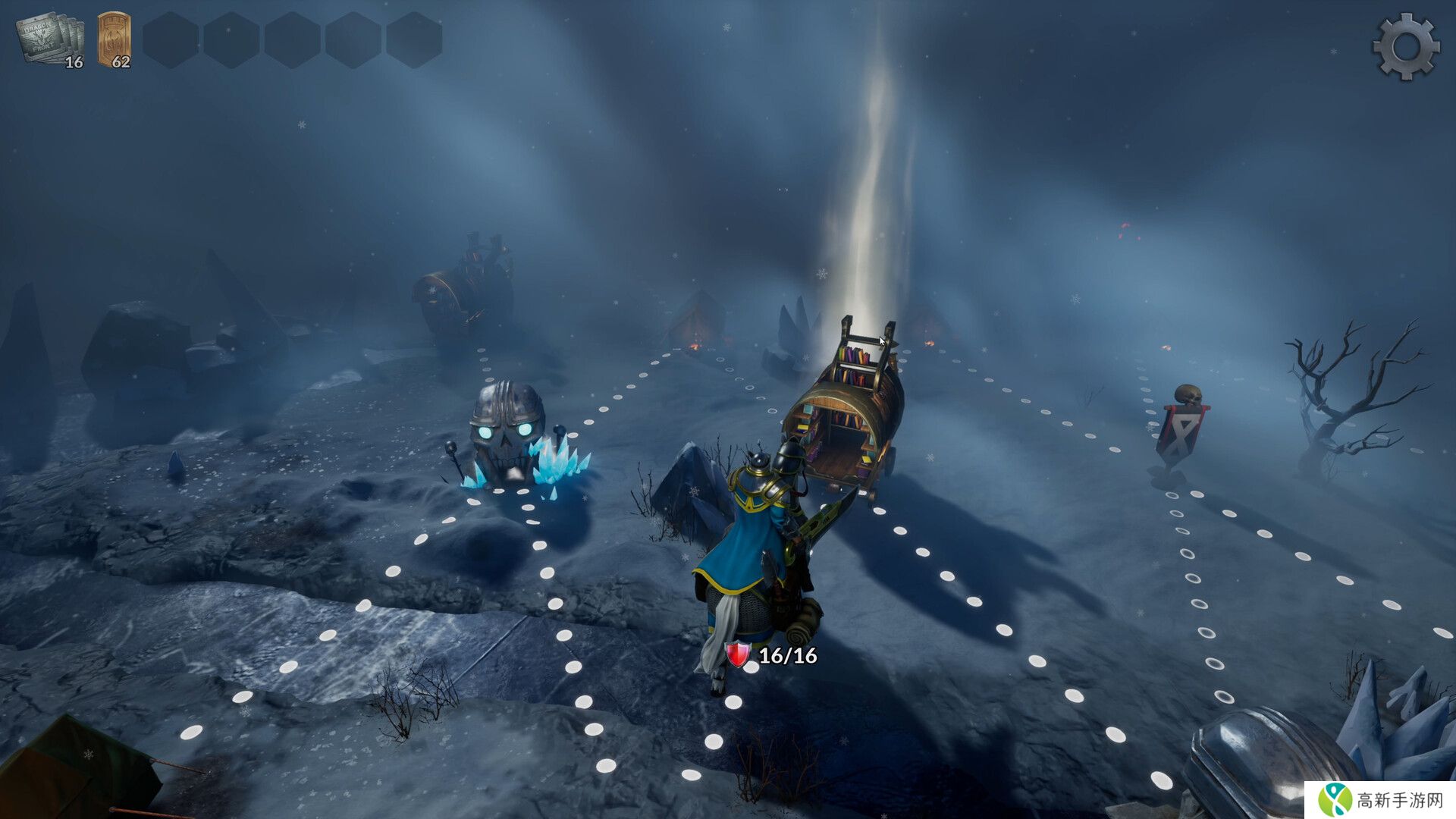Click the bronze token showing 62
Viewport: 1456px width, 819px height.
[115, 40]
